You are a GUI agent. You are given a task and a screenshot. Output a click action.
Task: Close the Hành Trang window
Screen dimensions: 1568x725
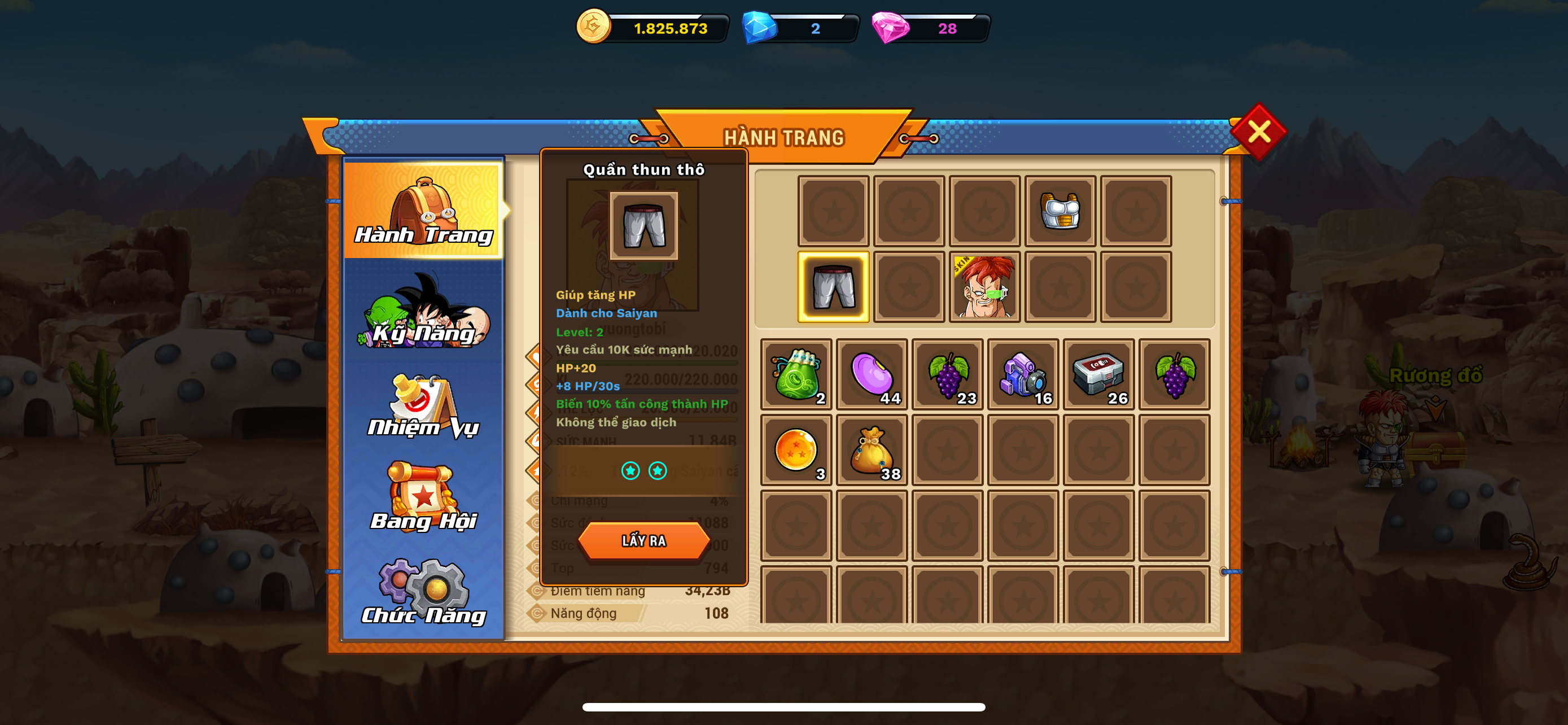coord(1258,132)
